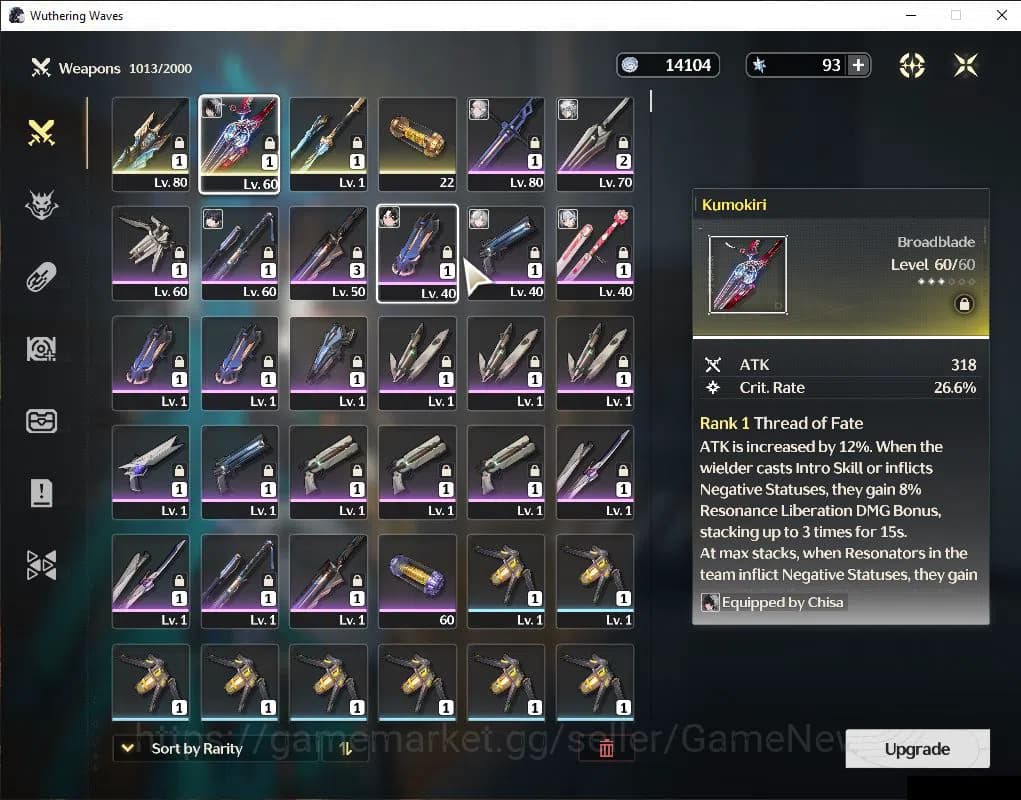Select the Lv. 80 weapon in the first slot
The image size is (1021, 800).
pyautogui.click(x=150, y=144)
